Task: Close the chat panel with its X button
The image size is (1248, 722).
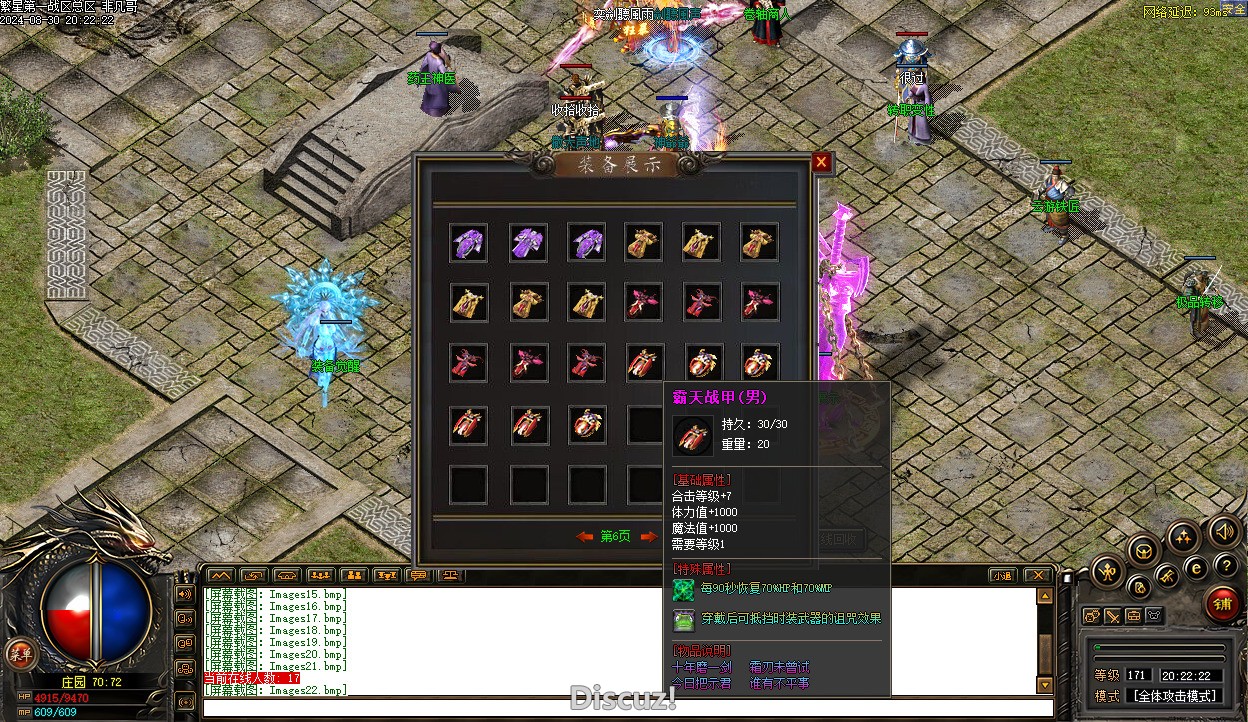Action: tap(1037, 575)
